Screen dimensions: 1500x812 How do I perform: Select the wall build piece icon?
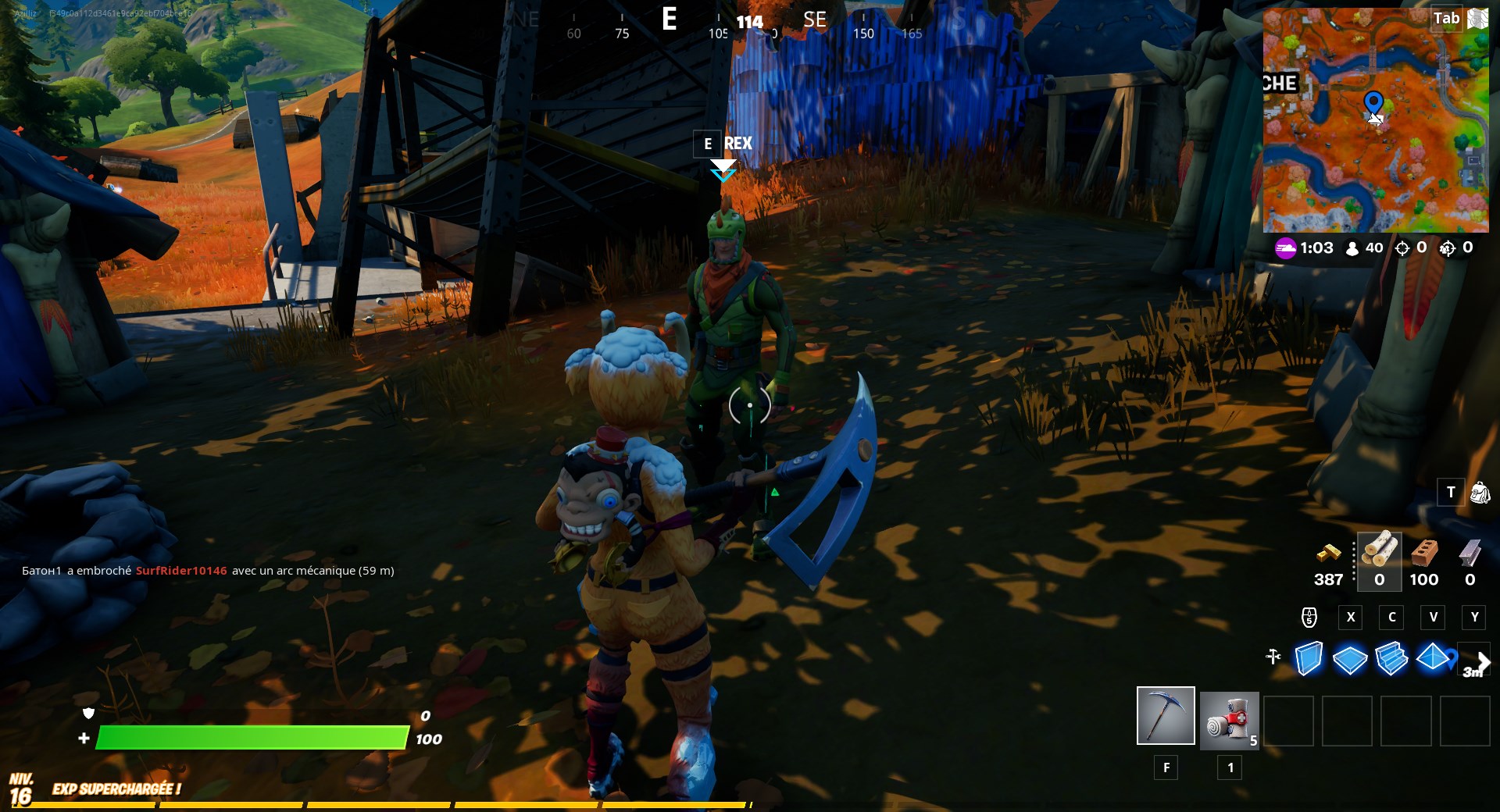pos(1308,660)
